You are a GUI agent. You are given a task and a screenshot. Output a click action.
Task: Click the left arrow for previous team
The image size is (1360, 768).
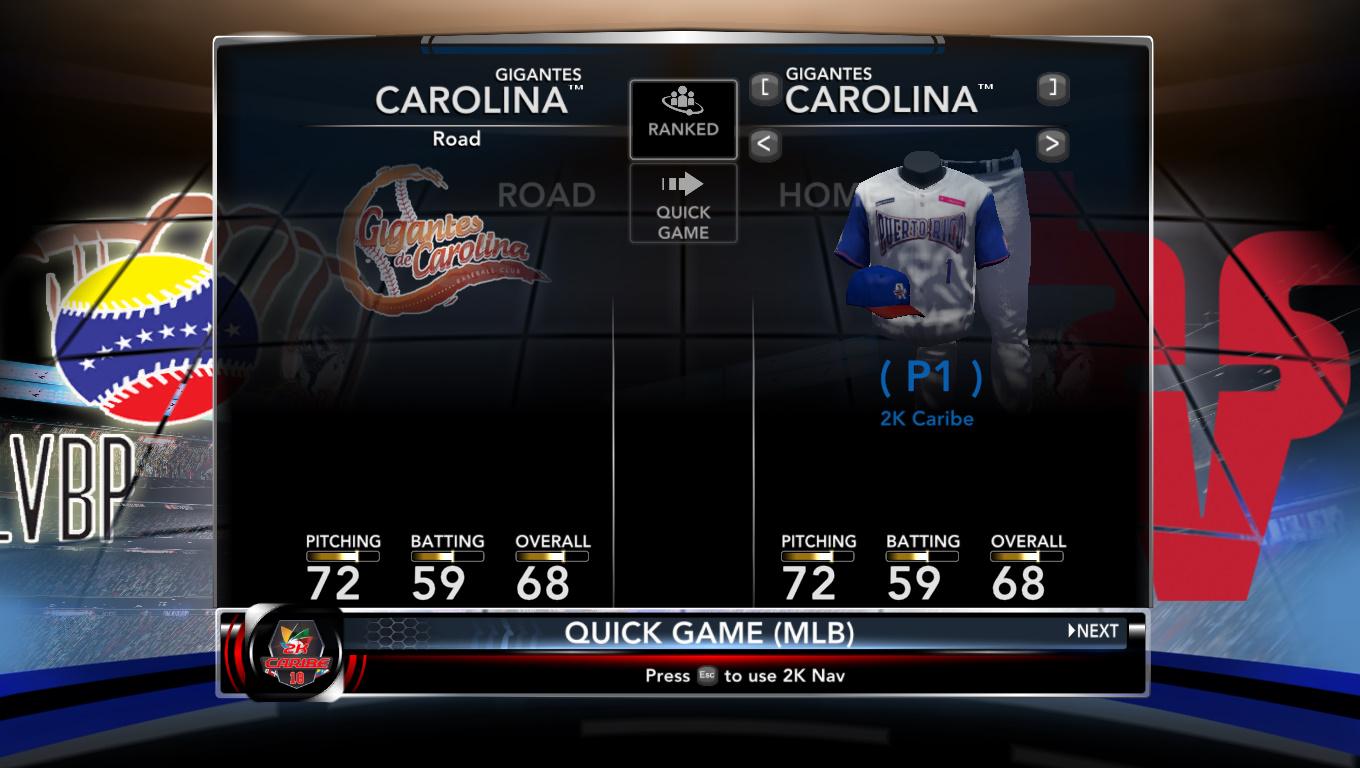764,144
